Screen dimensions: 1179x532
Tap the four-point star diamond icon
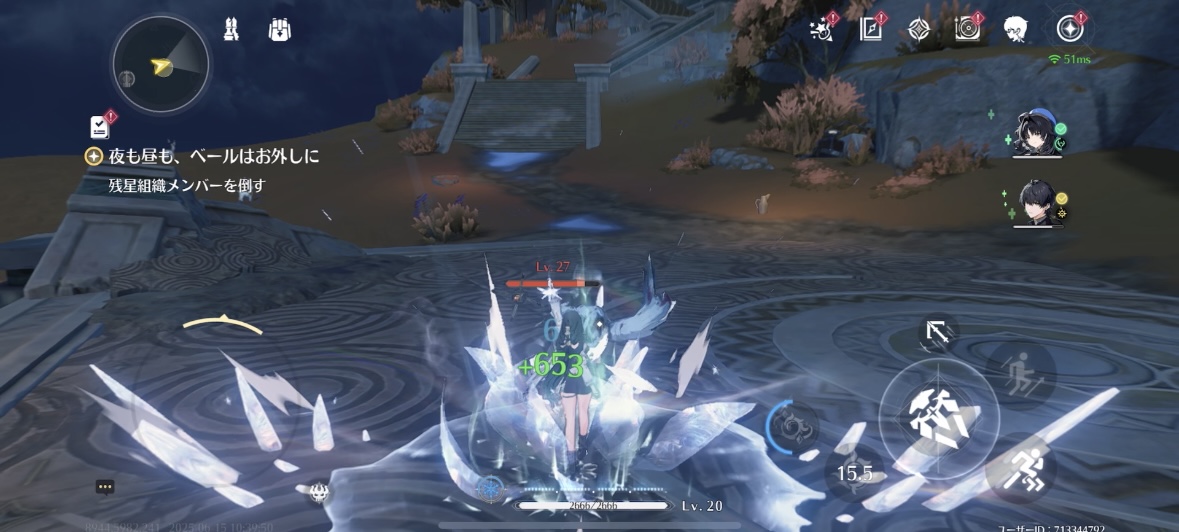(x=918, y=29)
